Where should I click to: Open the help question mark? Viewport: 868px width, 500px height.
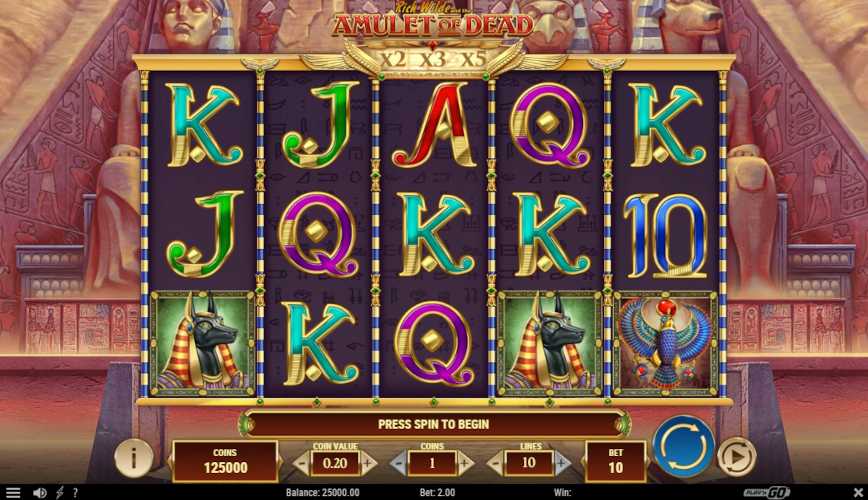click(75, 492)
